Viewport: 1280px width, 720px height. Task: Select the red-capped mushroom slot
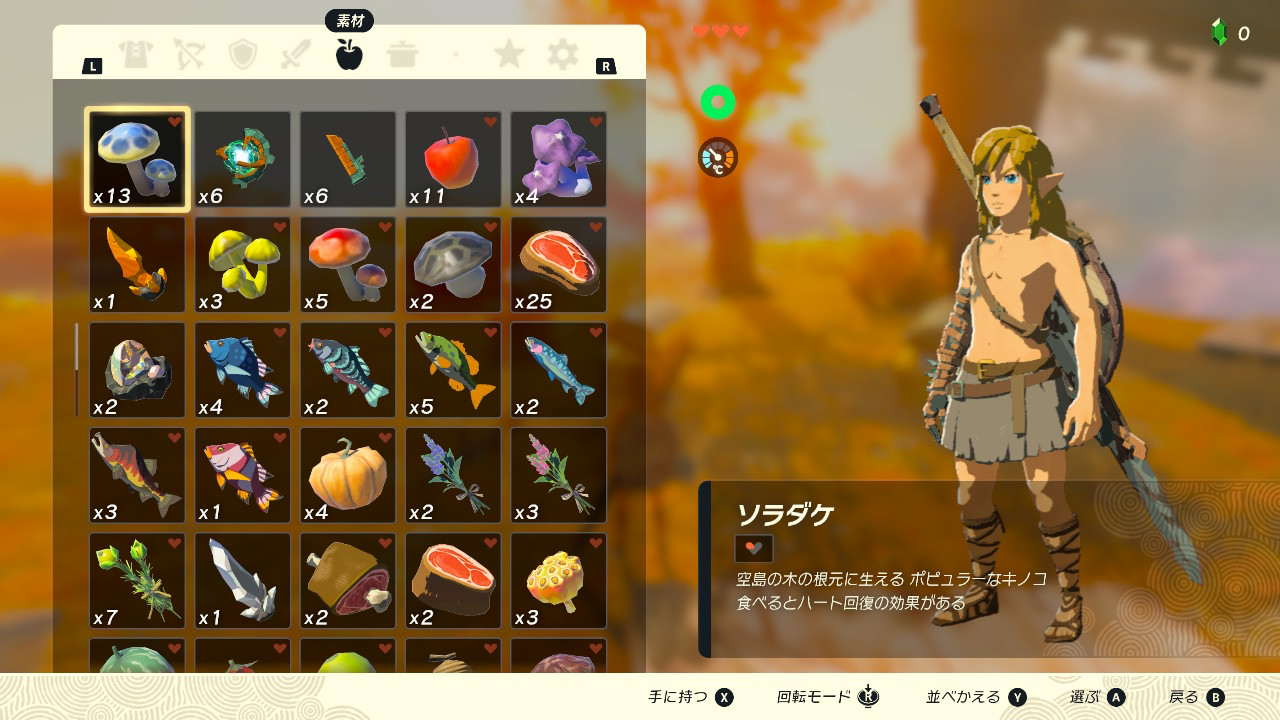347,265
